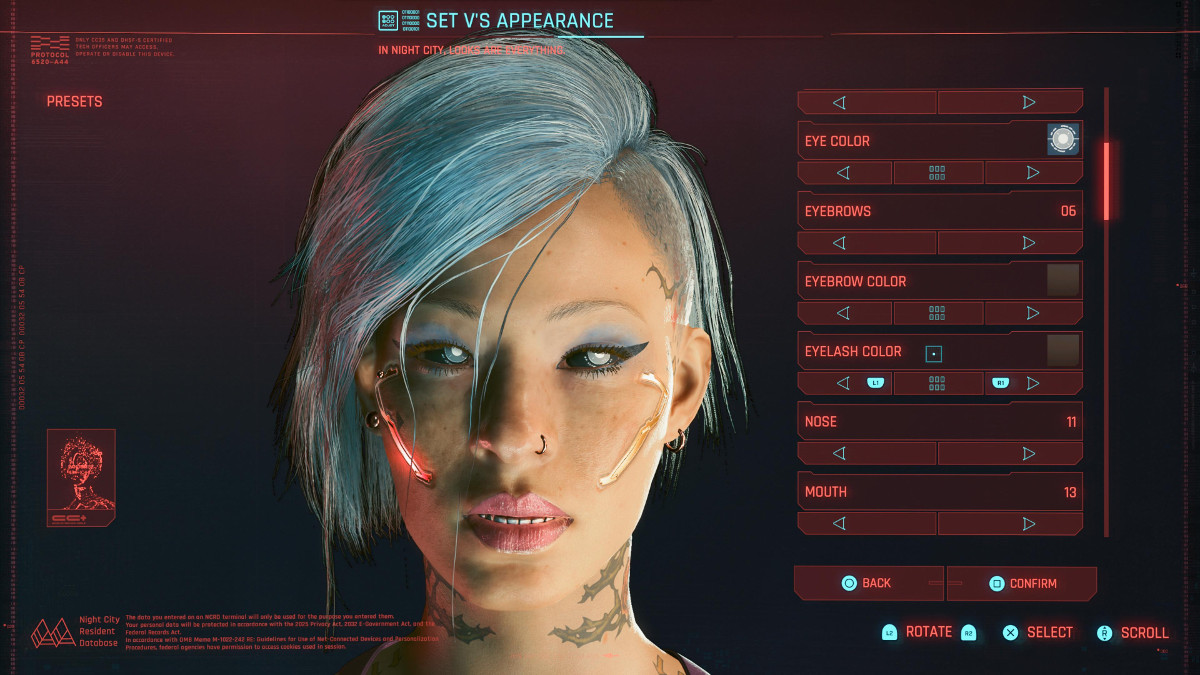Go back with the Back button
This screenshot has width=1200, height=675.
(x=867, y=583)
